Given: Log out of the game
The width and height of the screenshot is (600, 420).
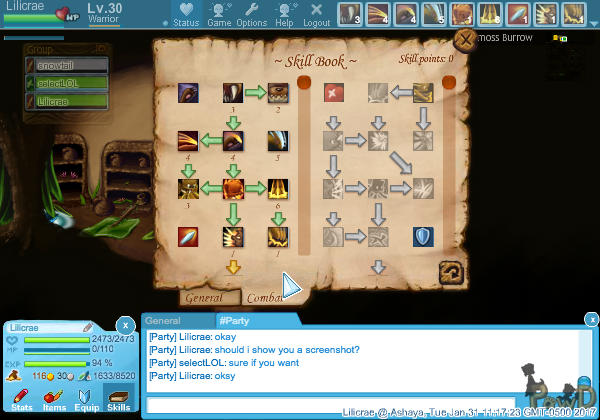Looking at the screenshot, I should 316,14.
